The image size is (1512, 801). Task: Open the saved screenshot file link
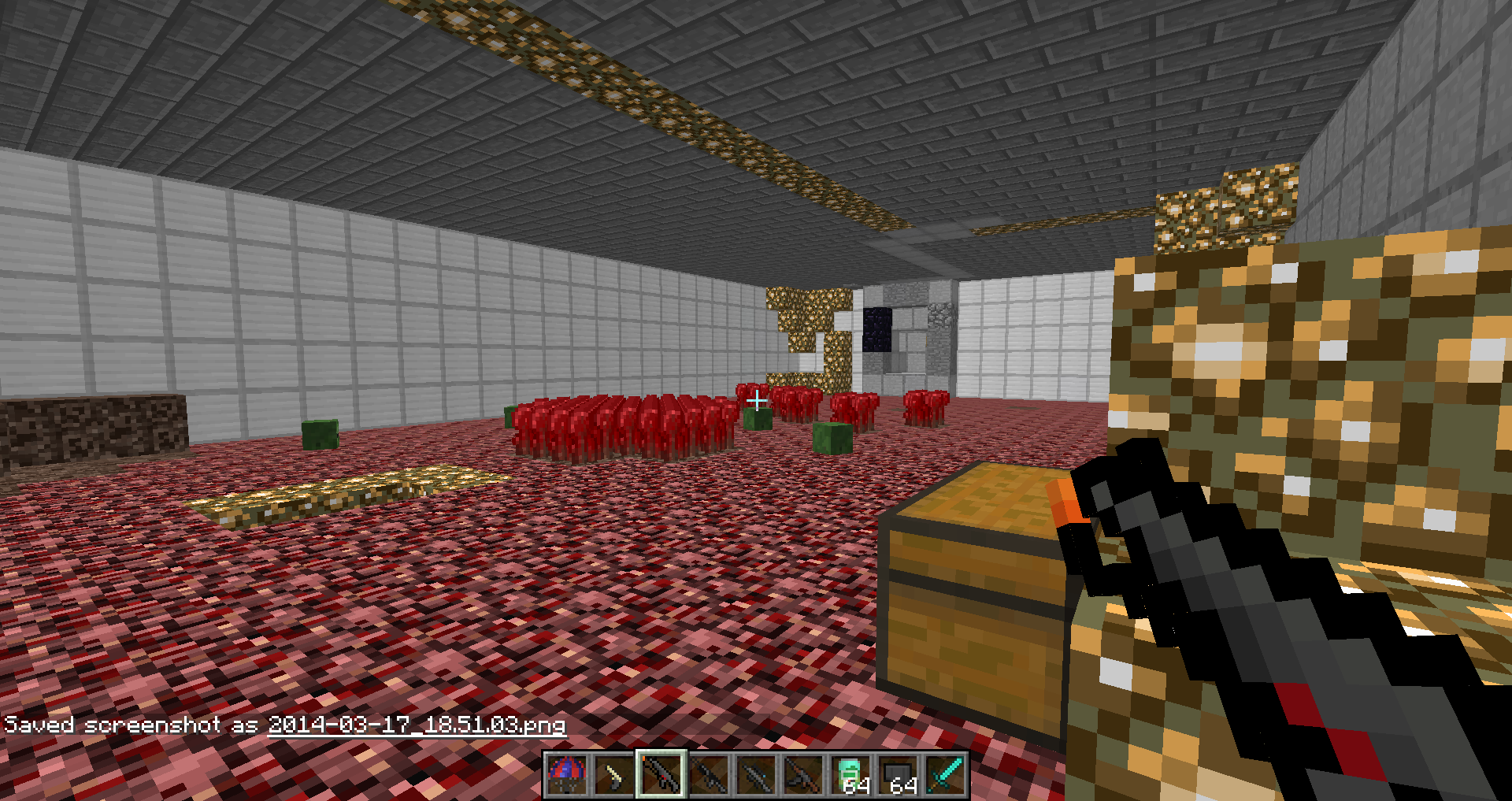click(x=417, y=725)
